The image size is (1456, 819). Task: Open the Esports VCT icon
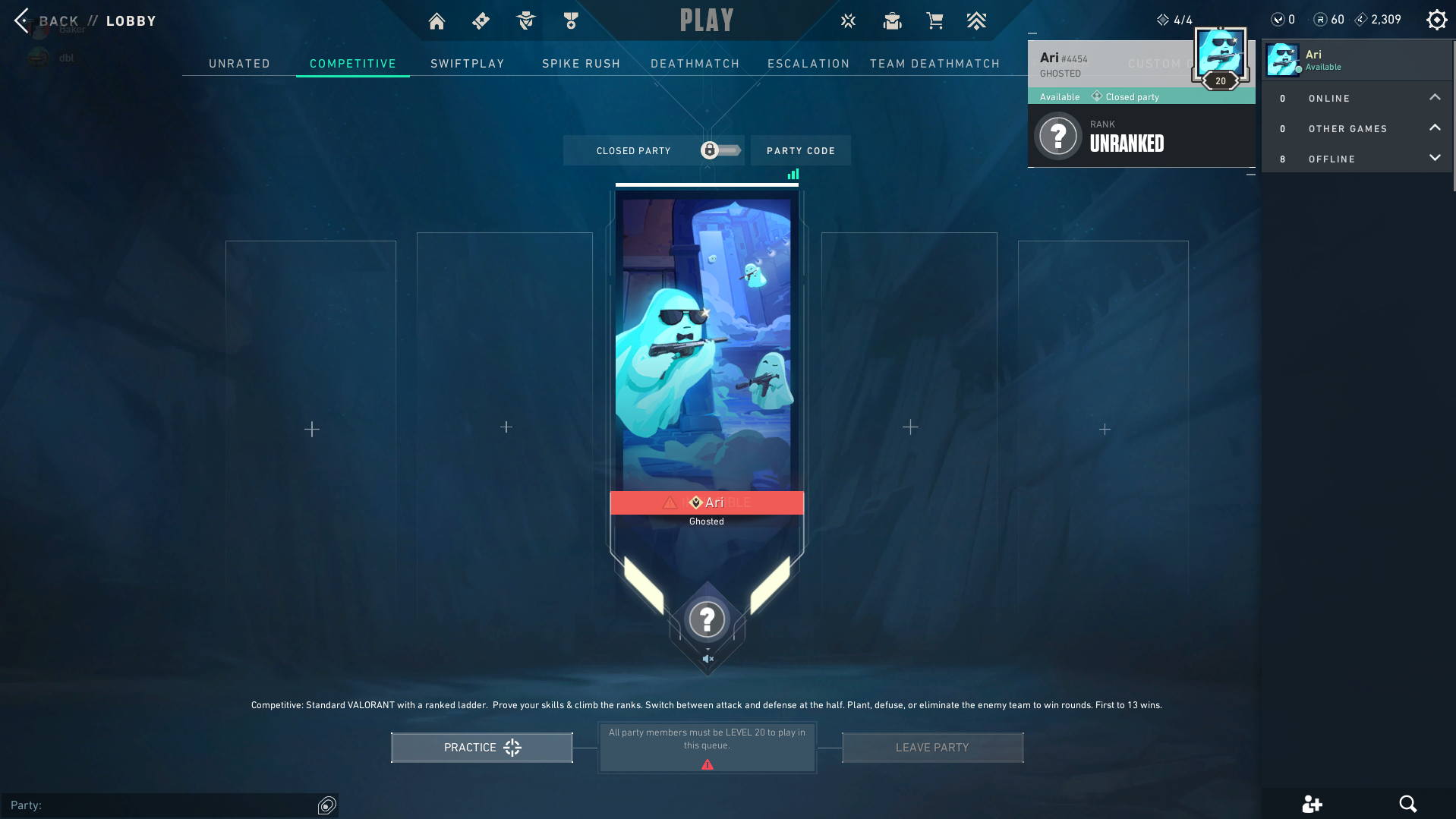click(848, 20)
